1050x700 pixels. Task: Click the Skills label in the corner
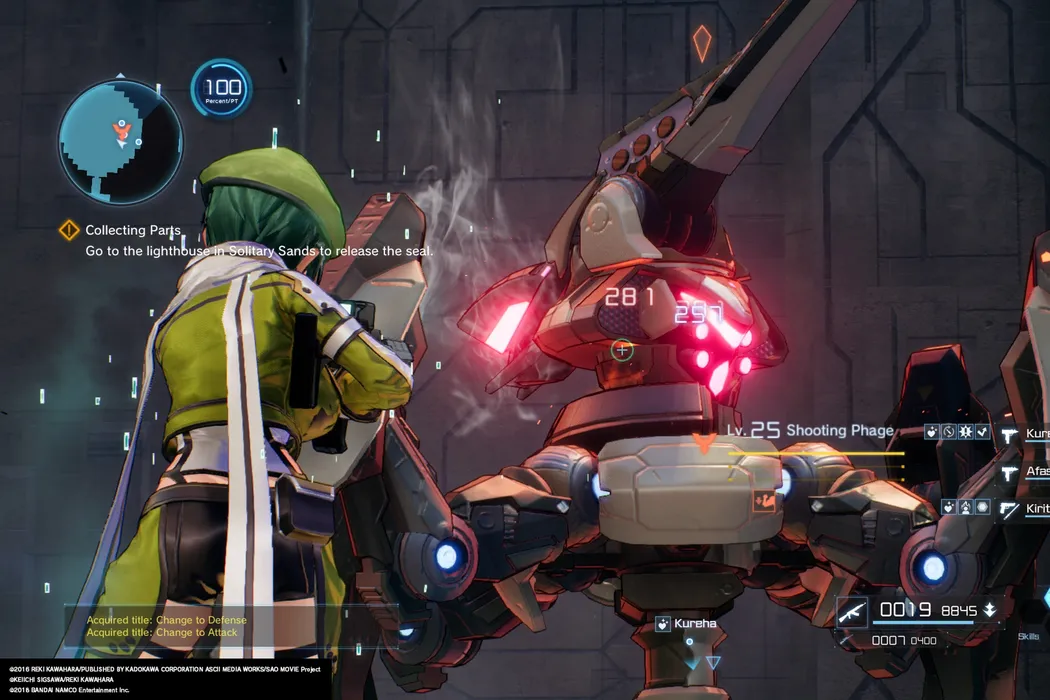click(x=1028, y=636)
